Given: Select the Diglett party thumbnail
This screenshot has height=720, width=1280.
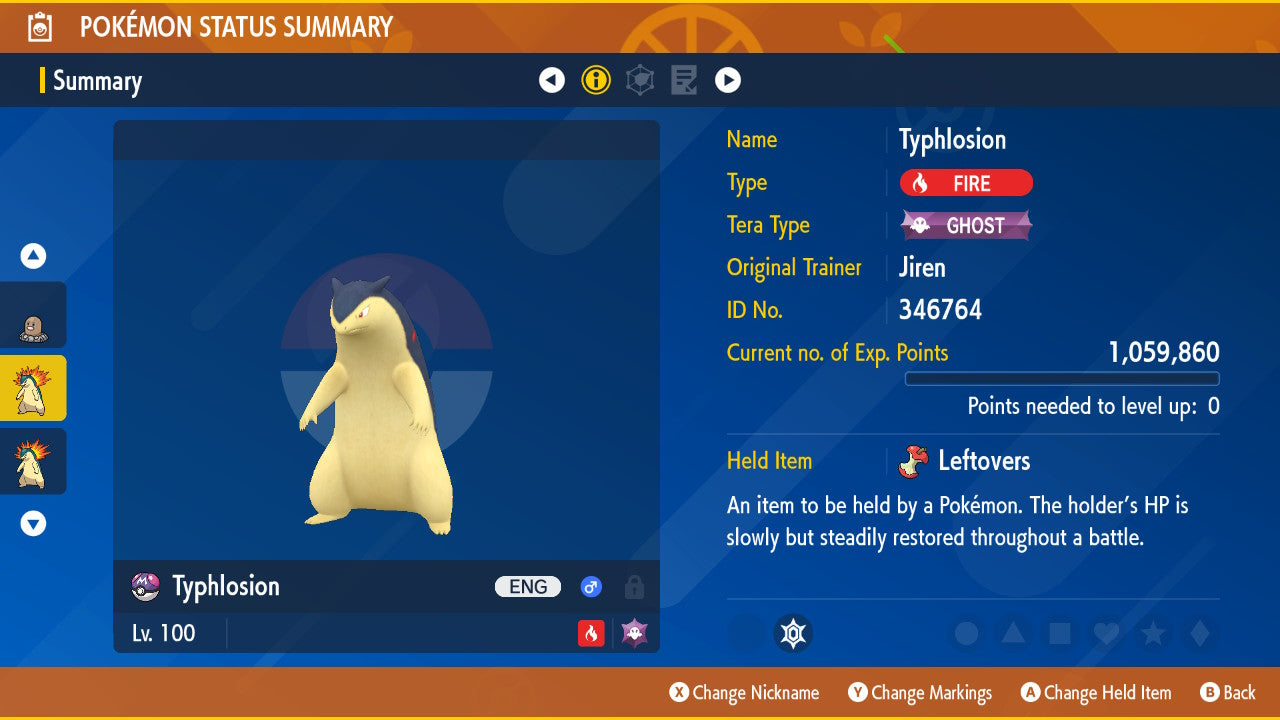Looking at the screenshot, I should point(33,316).
